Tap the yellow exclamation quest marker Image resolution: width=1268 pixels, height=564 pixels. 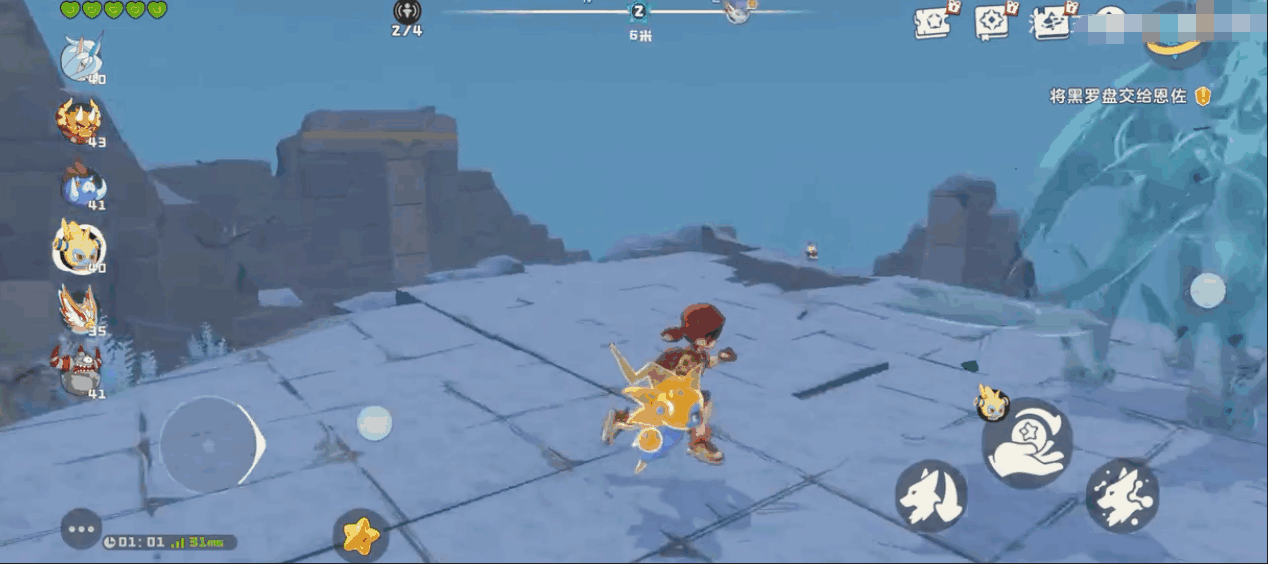pos(1203,96)
